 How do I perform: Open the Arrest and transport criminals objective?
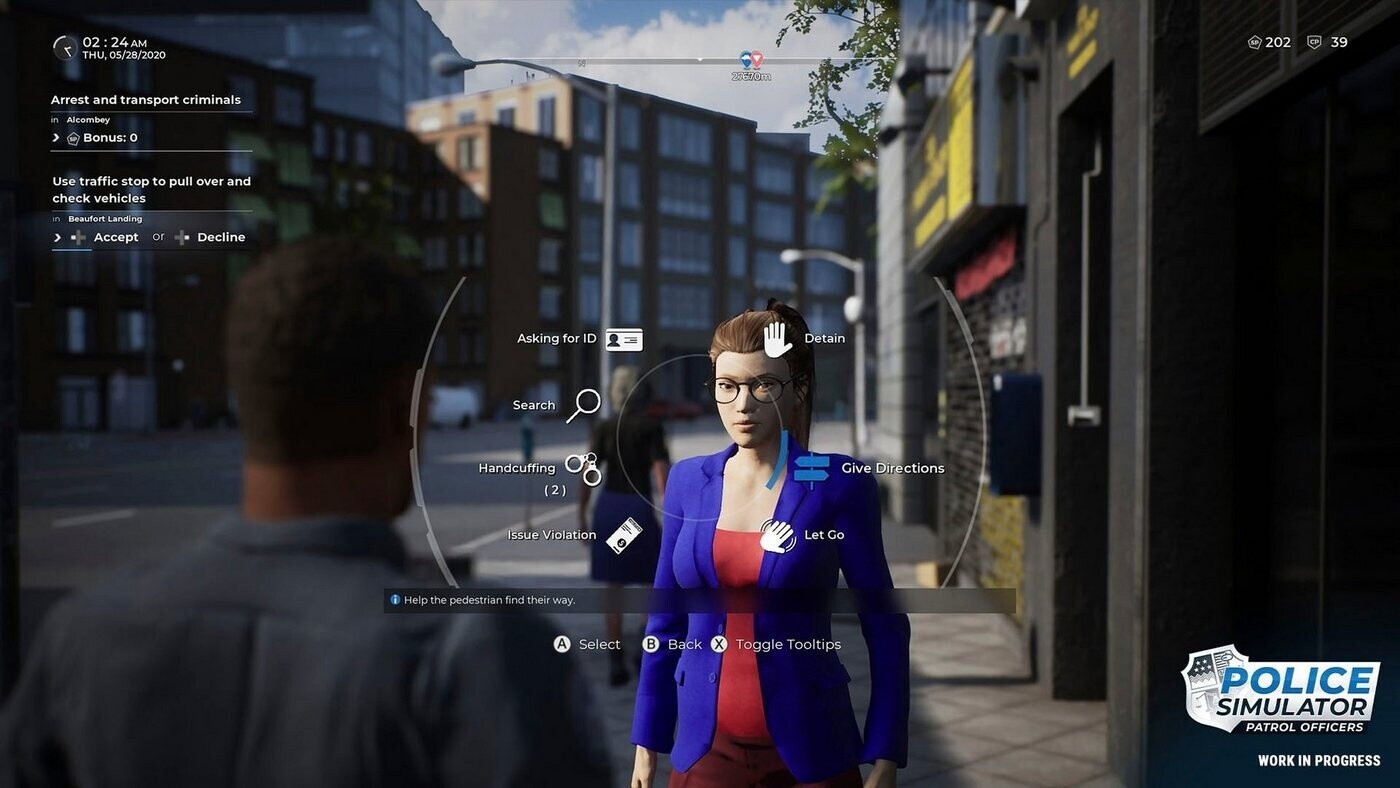click(146, 100)
